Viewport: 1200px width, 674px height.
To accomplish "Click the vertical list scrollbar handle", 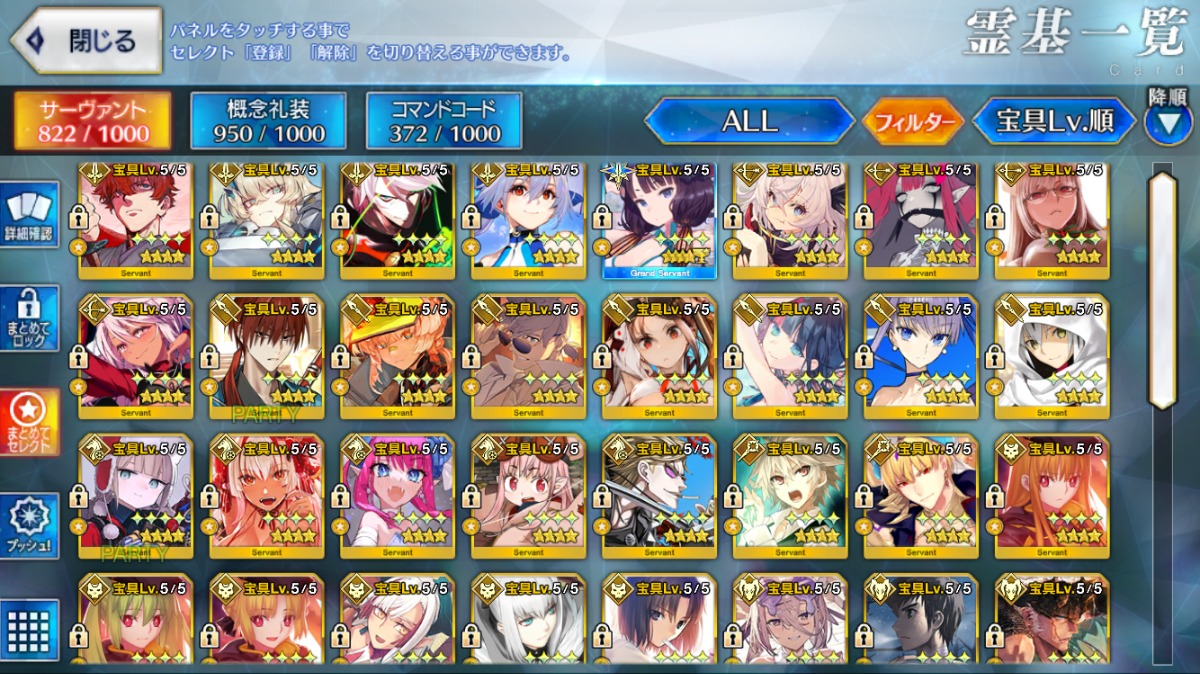I will coord(1164,290).
